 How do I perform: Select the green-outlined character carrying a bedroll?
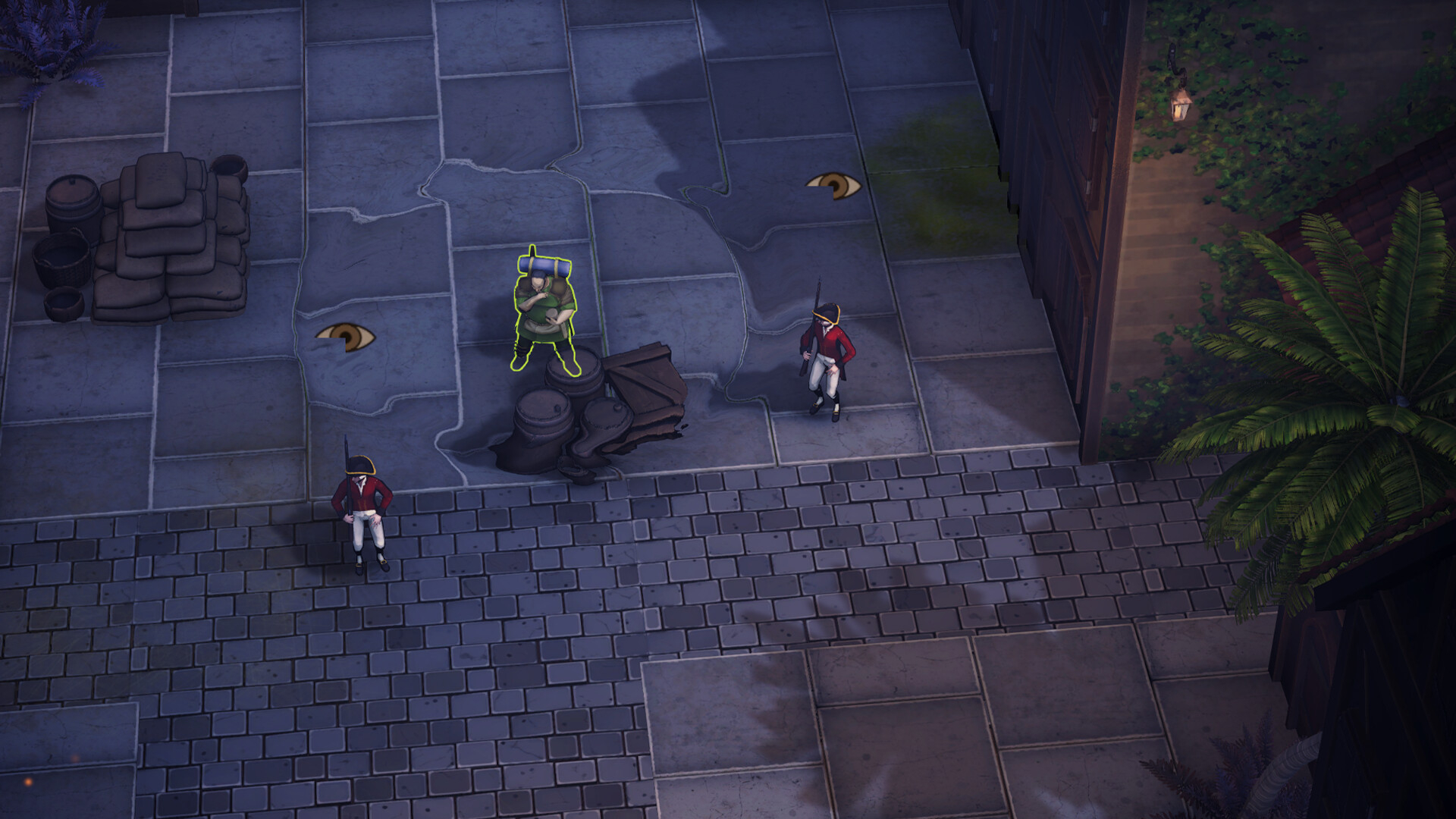point(544,312)
